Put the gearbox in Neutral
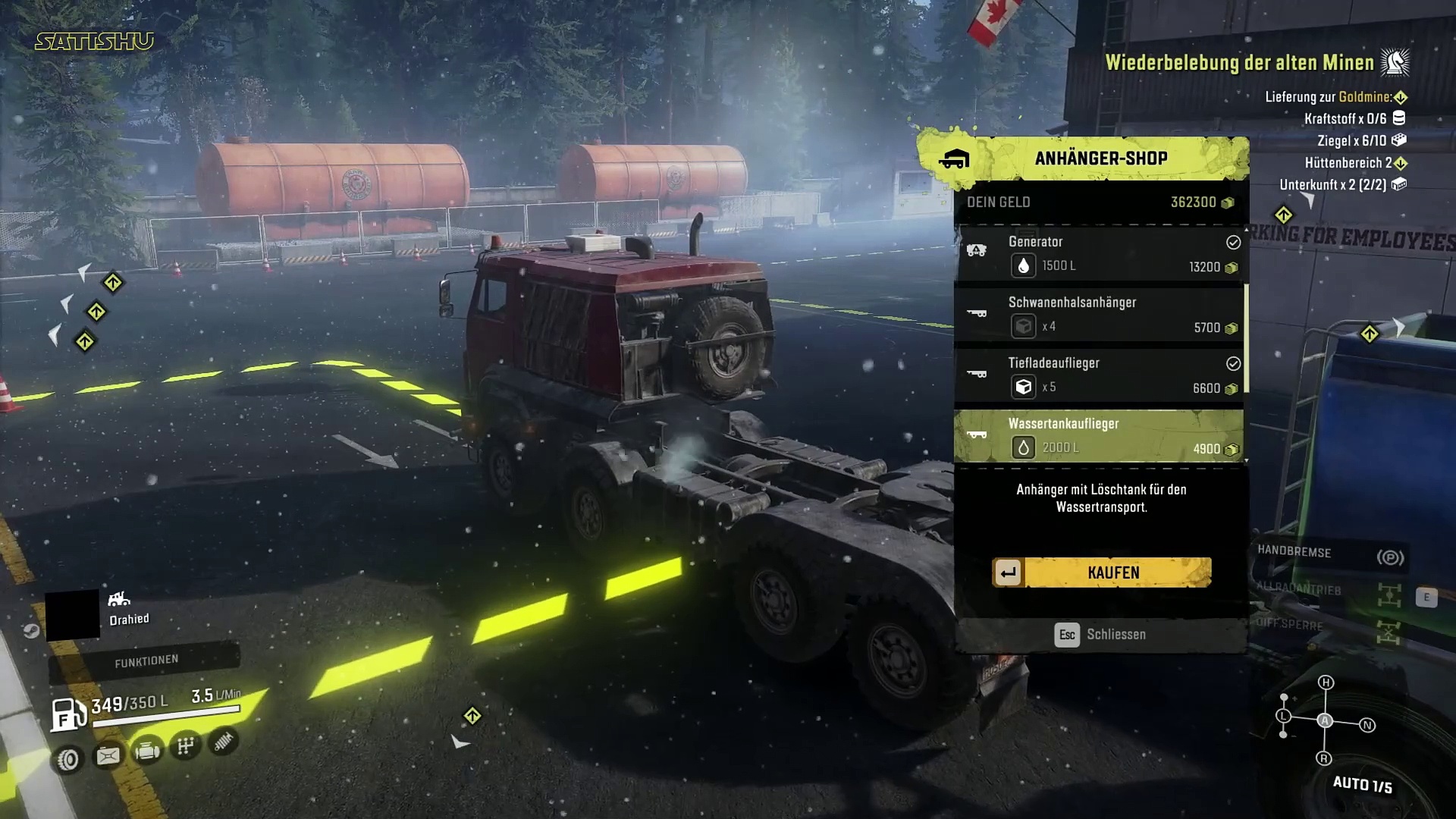This screenshot has height=819, width=1456. (x=1367, y=725)
